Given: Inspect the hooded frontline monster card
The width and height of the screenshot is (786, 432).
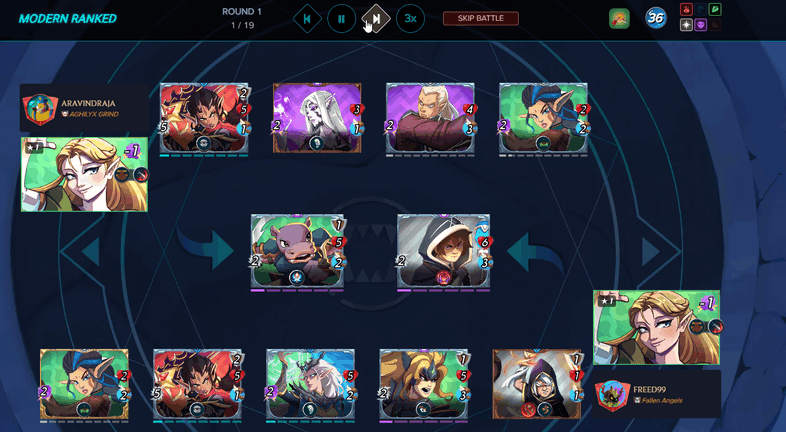Looking at the screenshot, I should (443, 251).
